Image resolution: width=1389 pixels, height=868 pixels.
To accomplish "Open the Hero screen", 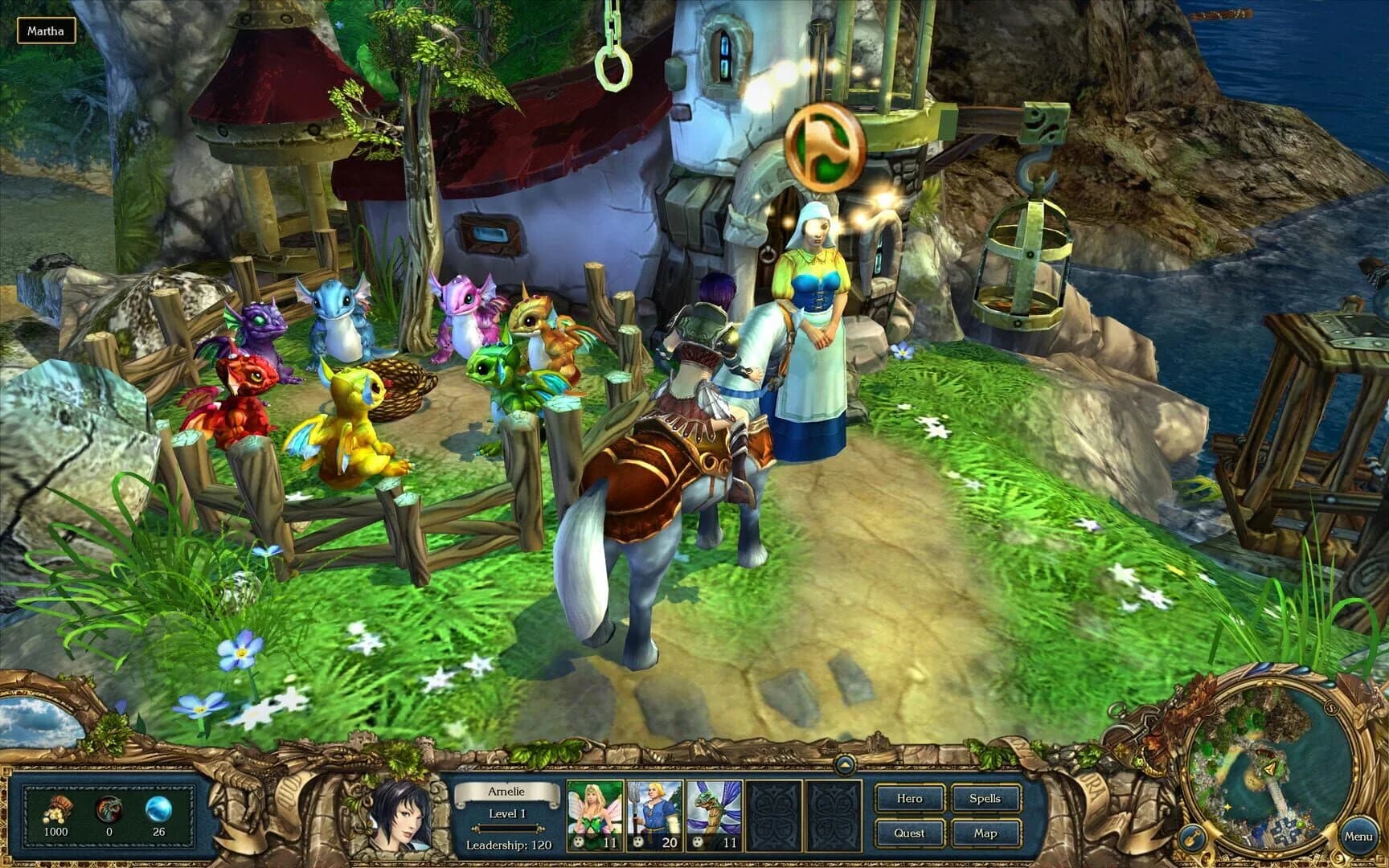I will click(x=909, y=799).
